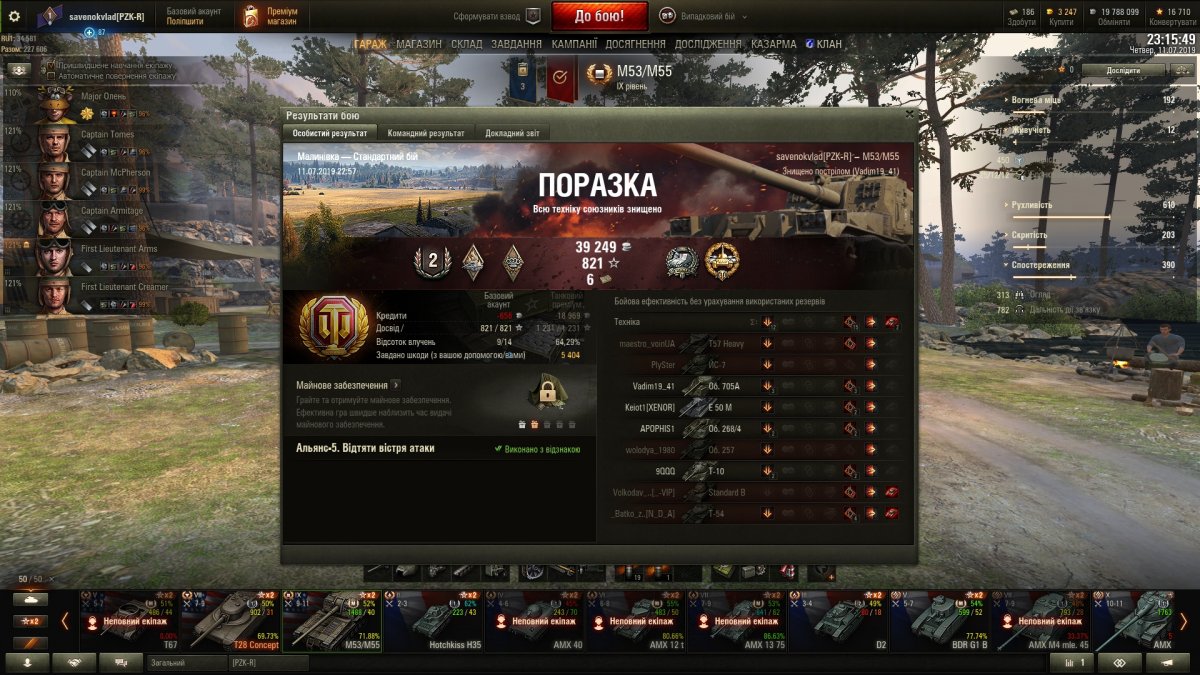
Task: Go to the Казарма section
Action: point(774,44)
